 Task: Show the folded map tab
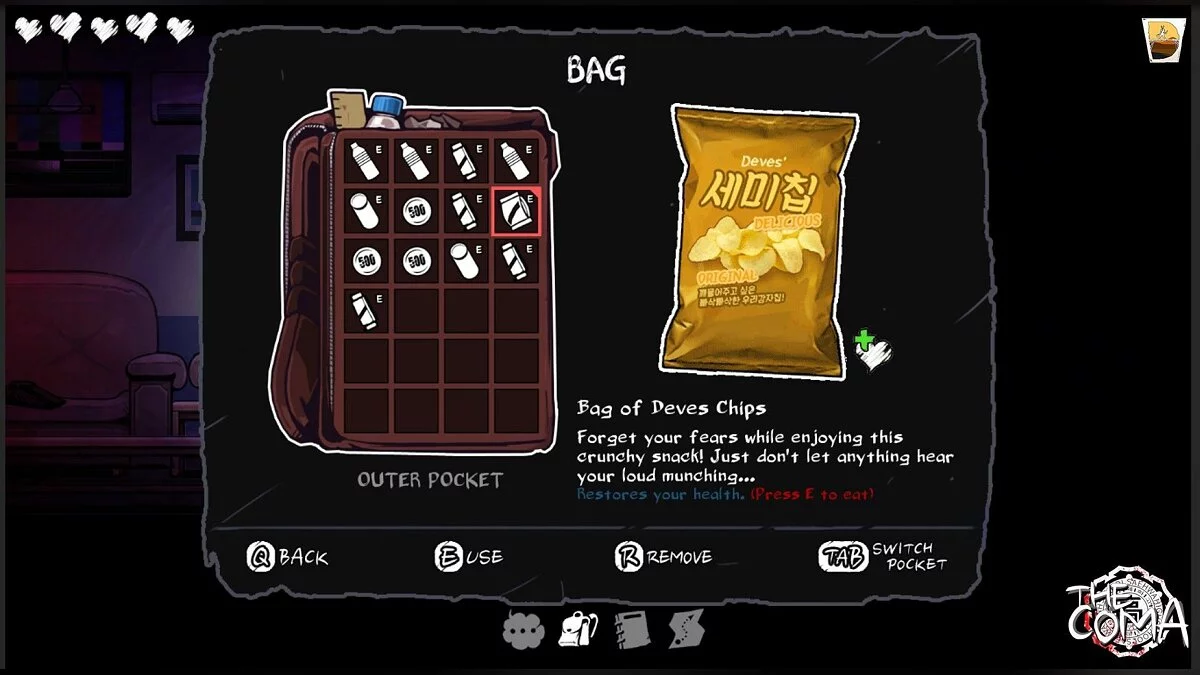[687, 629]
